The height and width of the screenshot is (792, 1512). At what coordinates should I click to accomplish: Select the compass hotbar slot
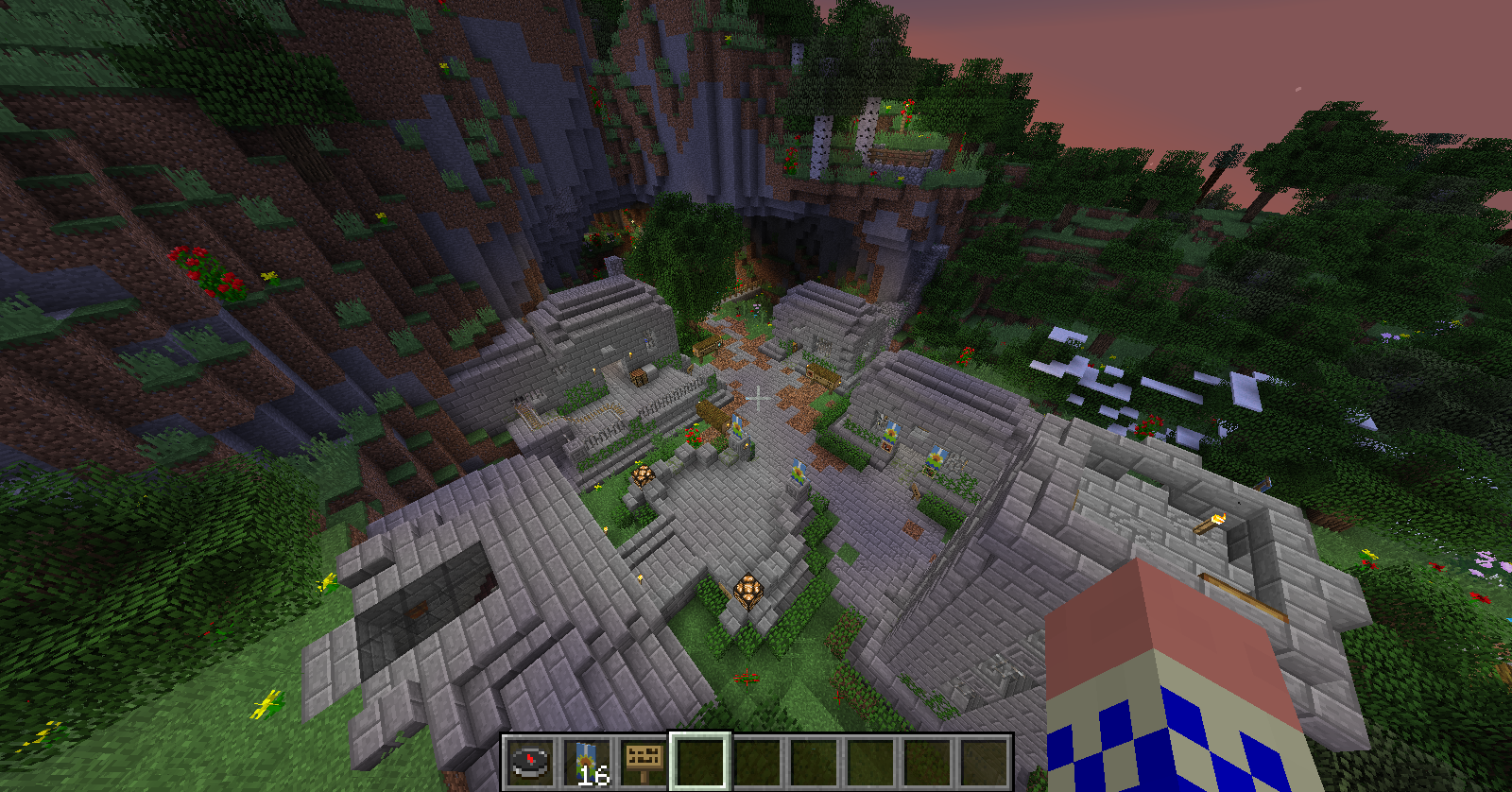530,762
